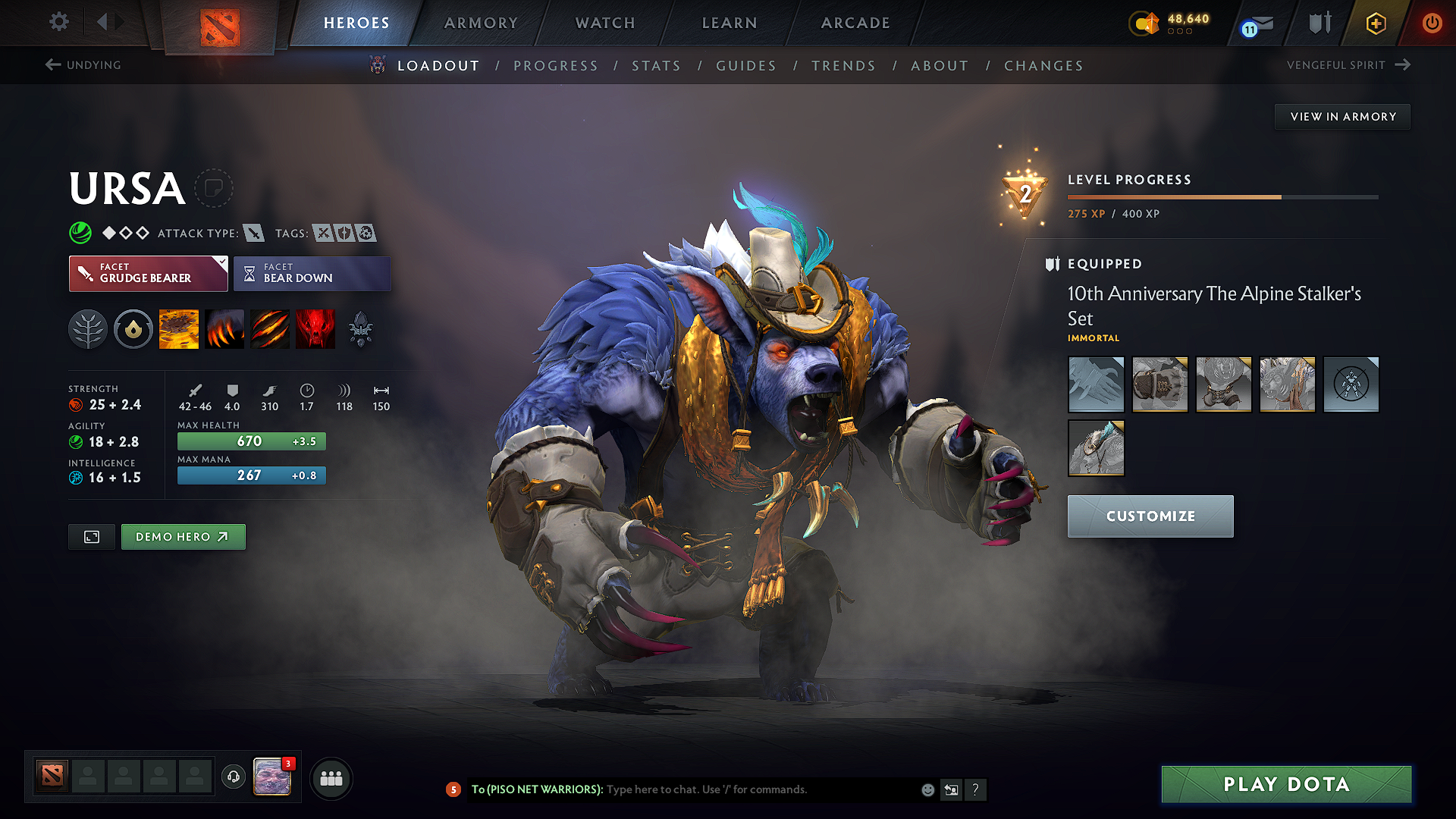Select the Grudge Bearer facet
Viewport: 1456px width, 819px height.
pos(148,273)
